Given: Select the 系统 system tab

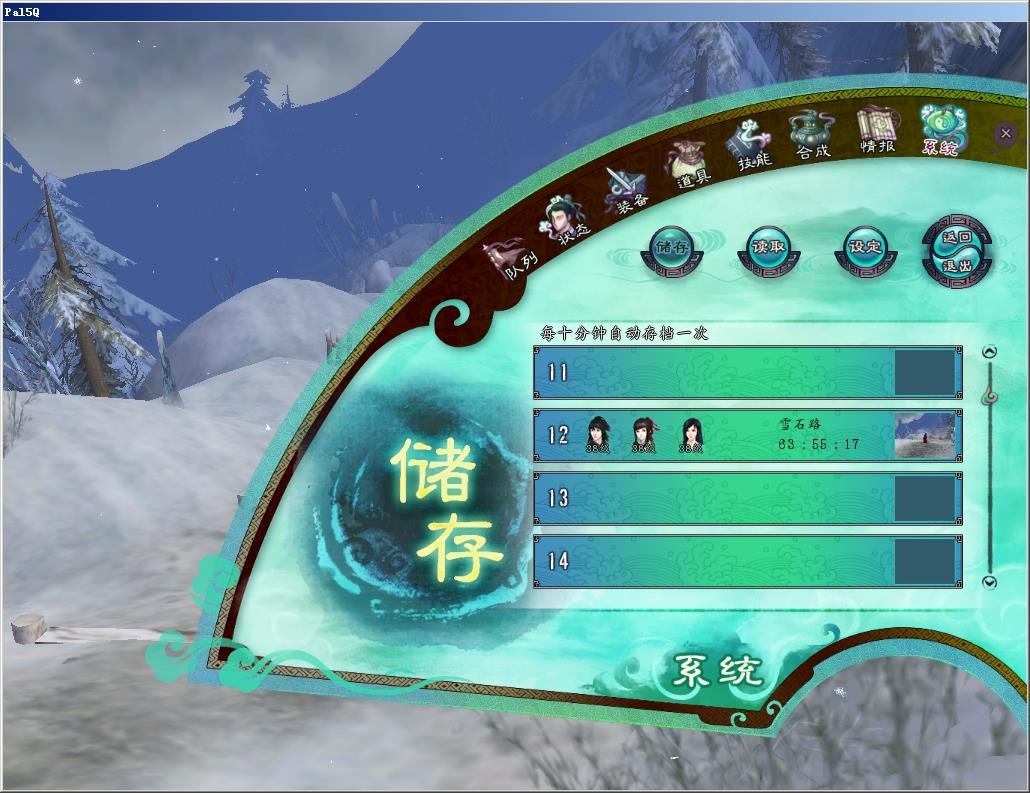Looking at the screenshot, I should click(x=941, y=131).
